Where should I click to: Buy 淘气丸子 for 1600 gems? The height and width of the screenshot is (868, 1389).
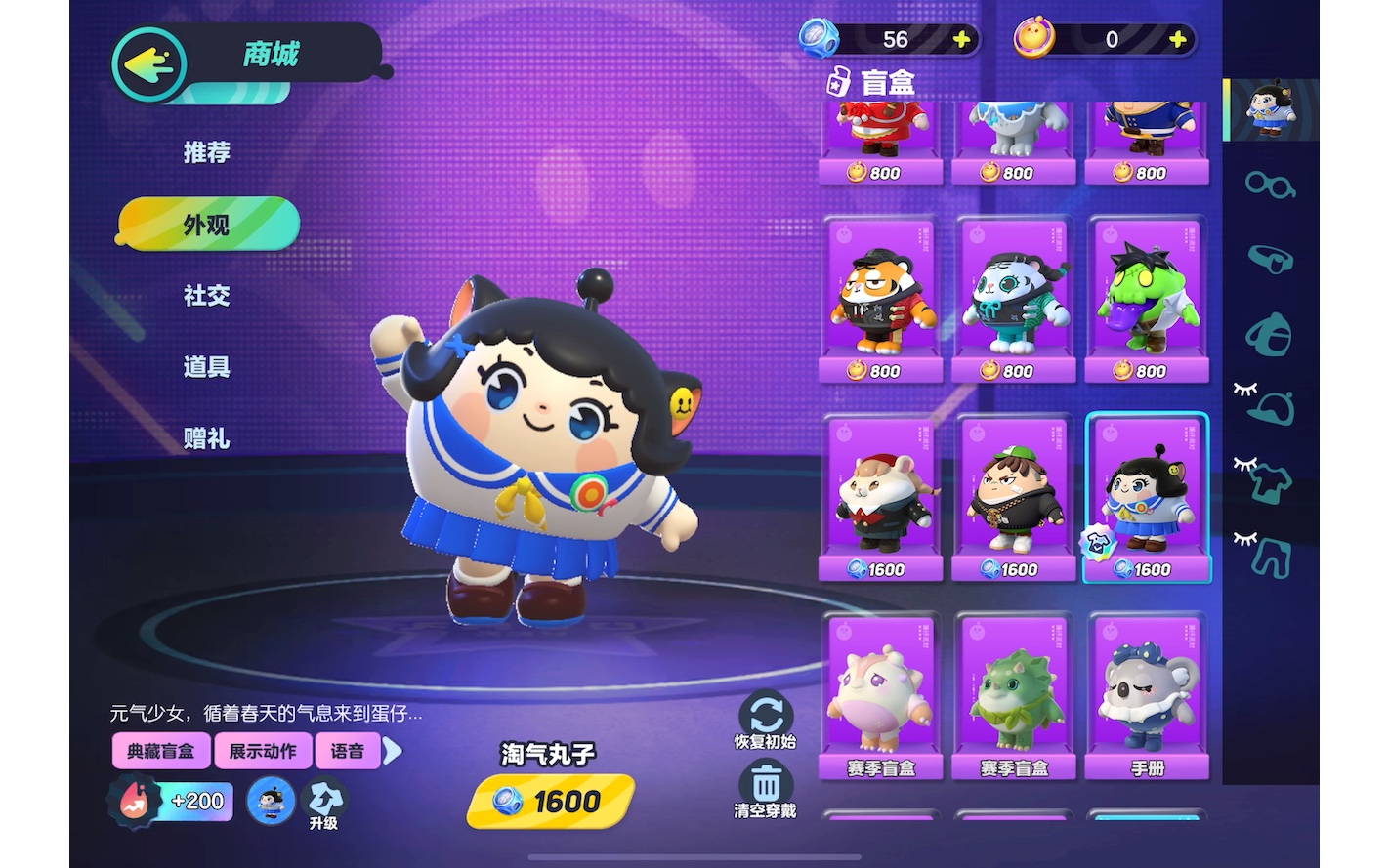coord(550,802)
